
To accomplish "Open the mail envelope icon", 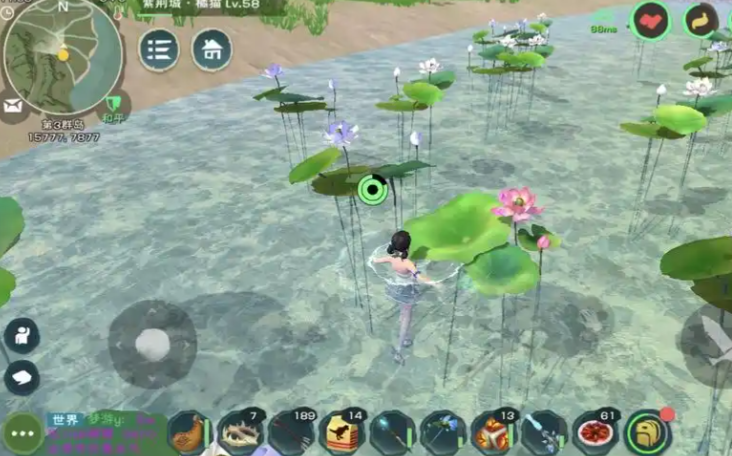I will (x=12, y=104).
